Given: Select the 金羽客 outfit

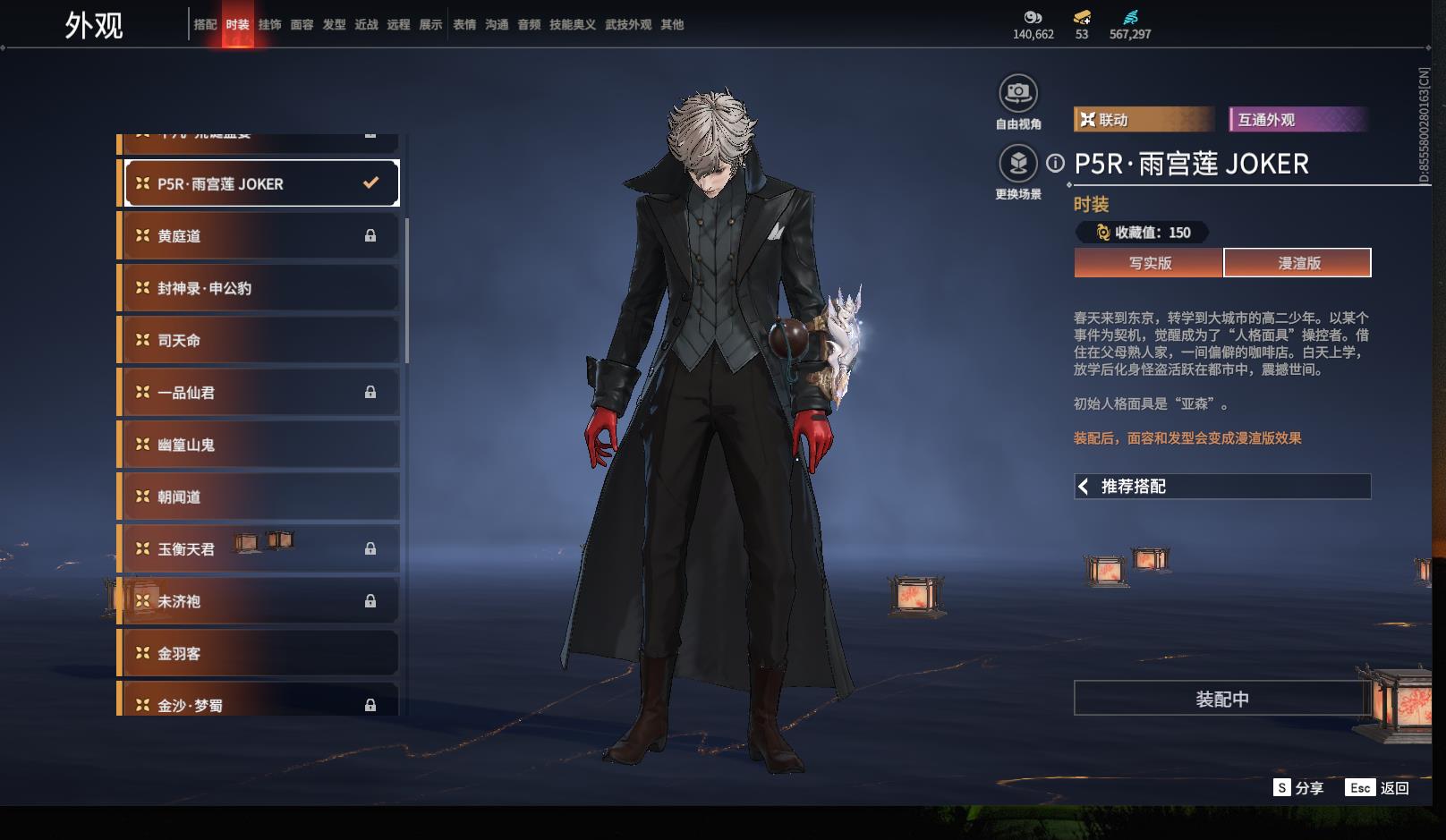Looking at the screenshot, I should click(x=259, y=653).
